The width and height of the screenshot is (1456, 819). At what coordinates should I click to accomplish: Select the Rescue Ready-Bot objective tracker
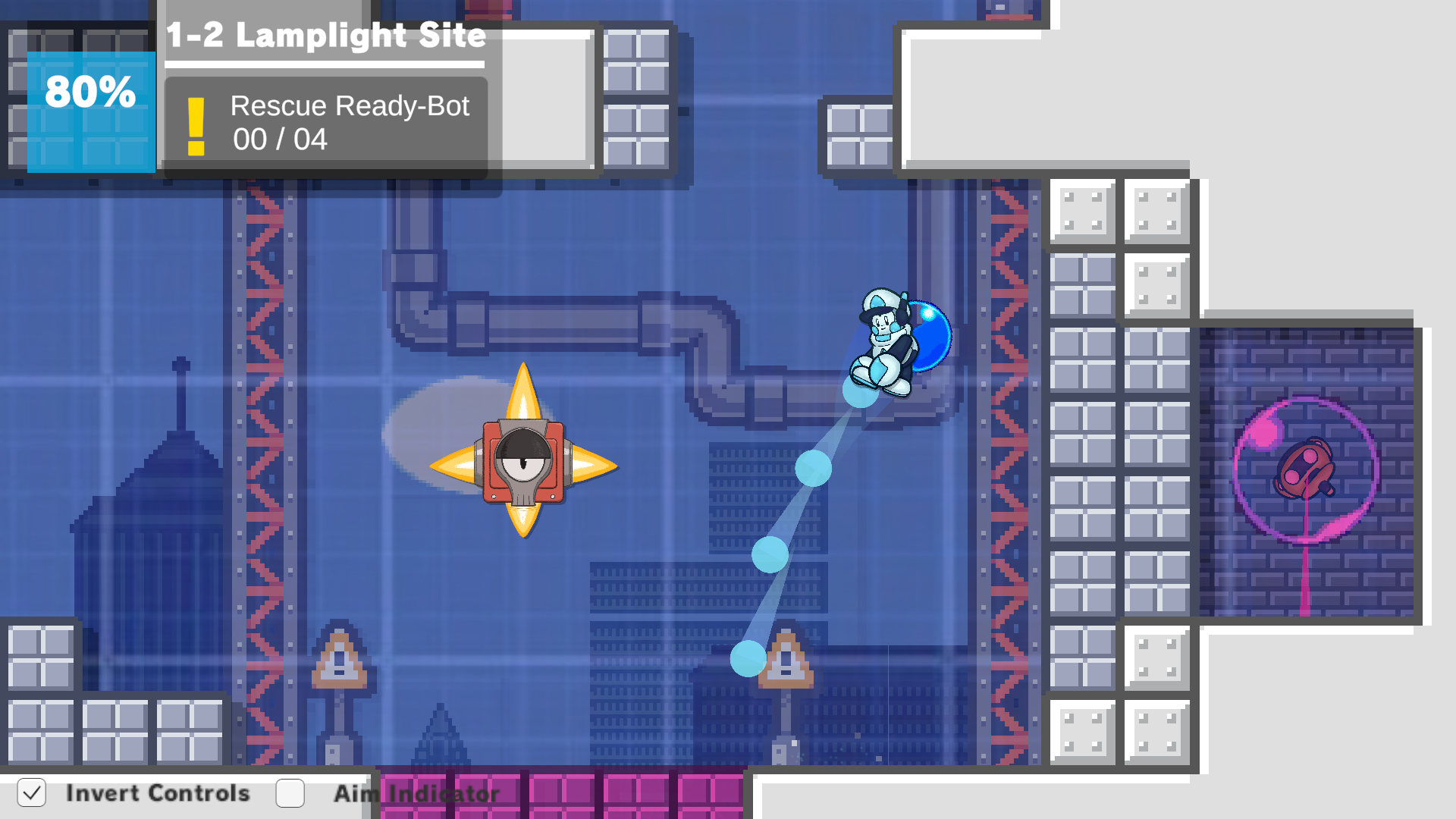[x=326, y=125]
